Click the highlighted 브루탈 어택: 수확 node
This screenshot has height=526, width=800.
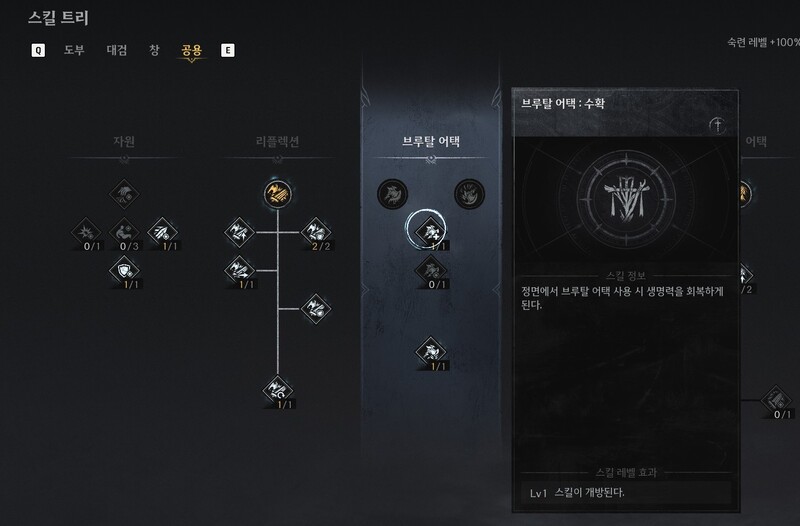pos(428,231)
